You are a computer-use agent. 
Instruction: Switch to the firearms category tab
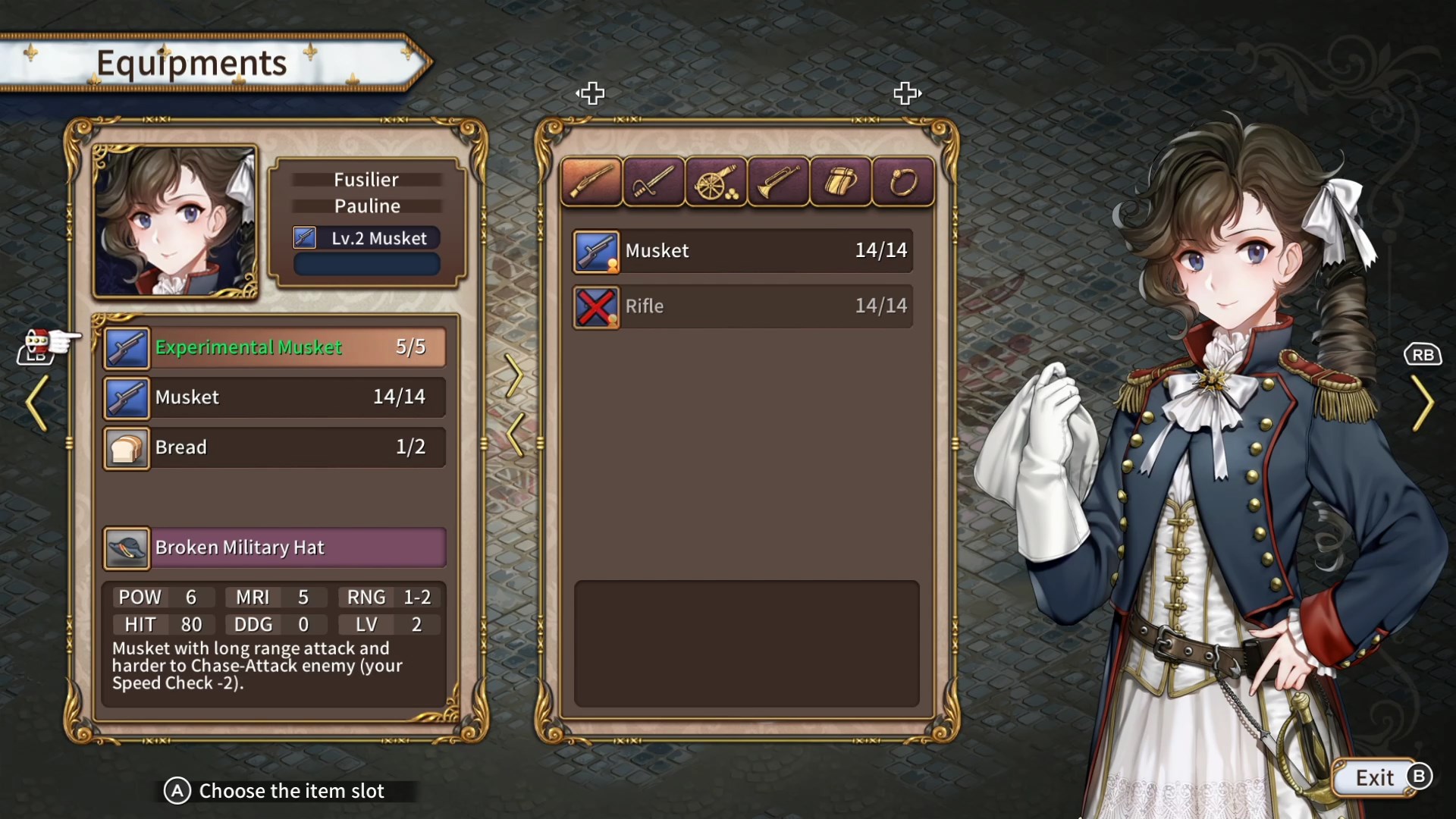tap(591, 182)
